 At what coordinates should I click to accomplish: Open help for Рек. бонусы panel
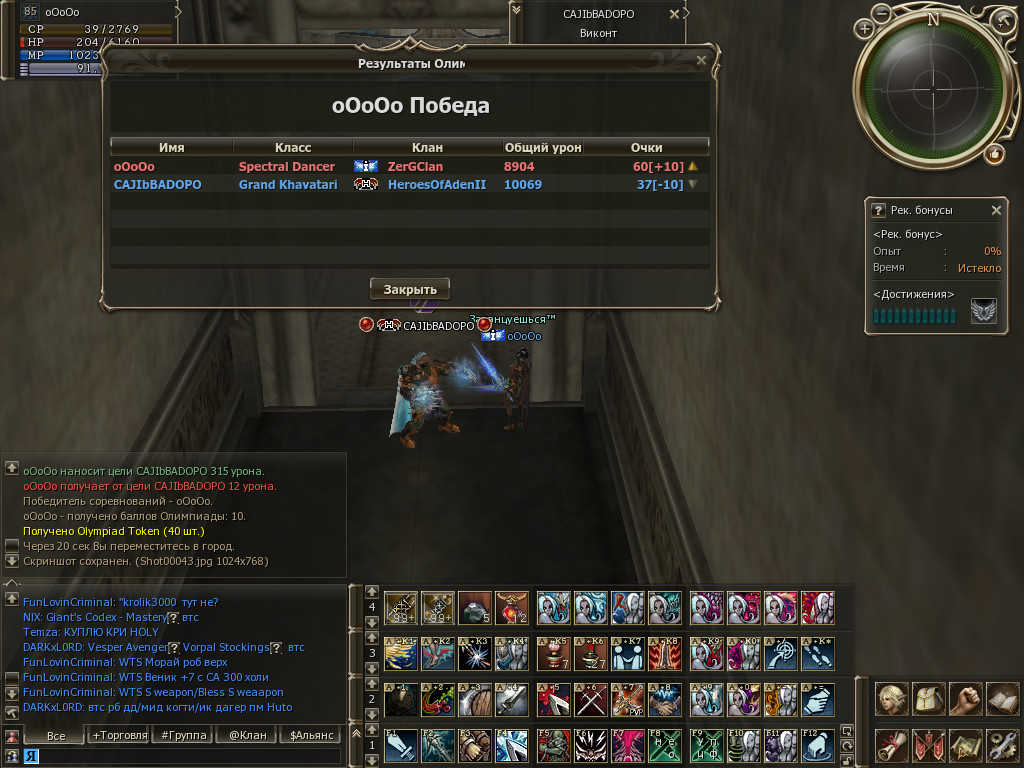(878, 210)
